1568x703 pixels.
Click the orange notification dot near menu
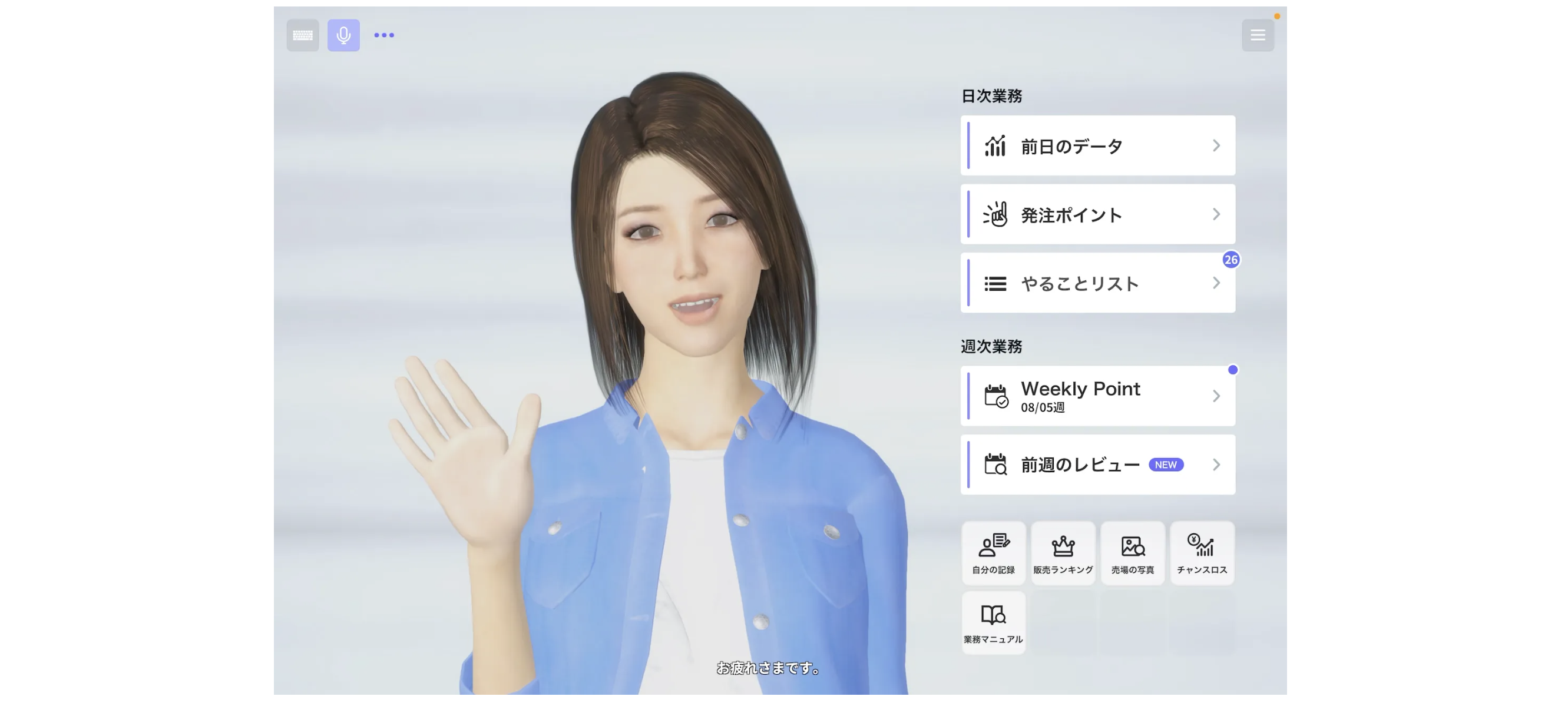click(x=1276, y=17)
